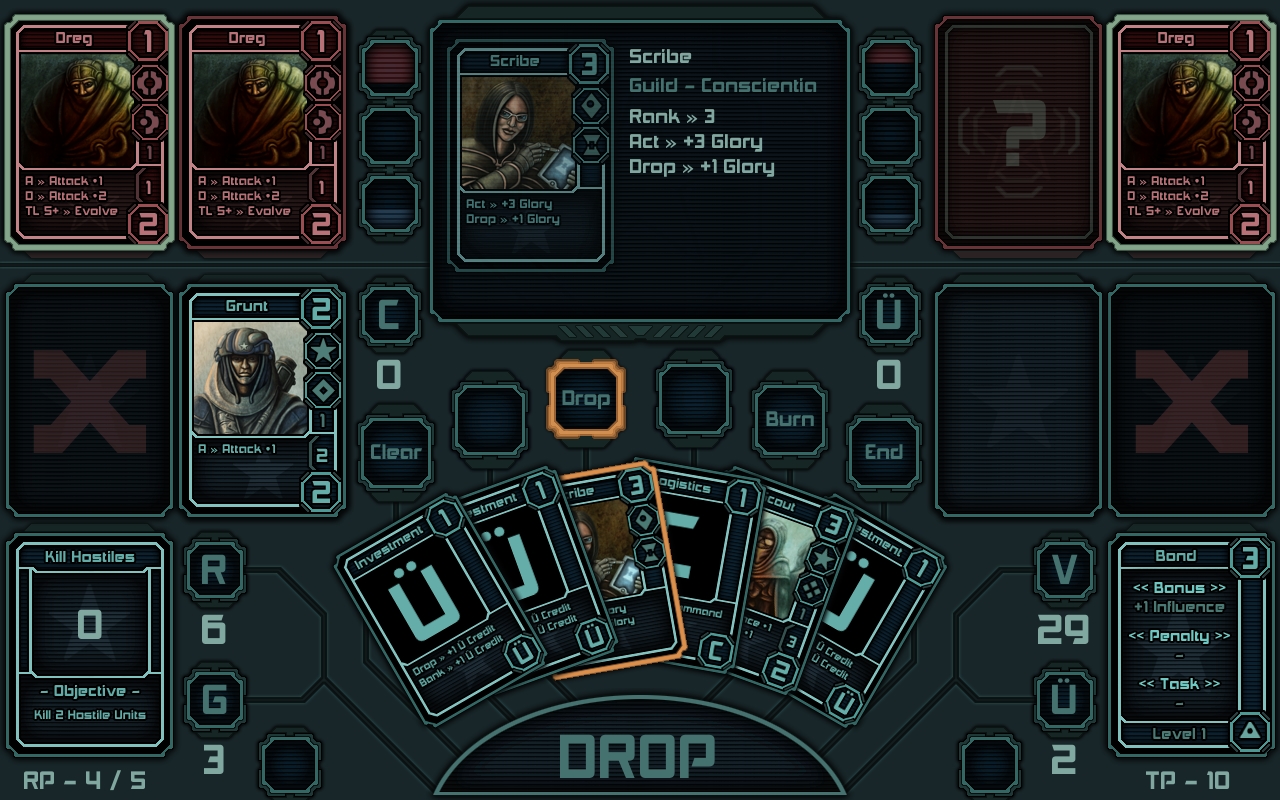Toggle the highlighted Drop action
The height and width of the screenshot is (800, 1280).
[586, 397]
